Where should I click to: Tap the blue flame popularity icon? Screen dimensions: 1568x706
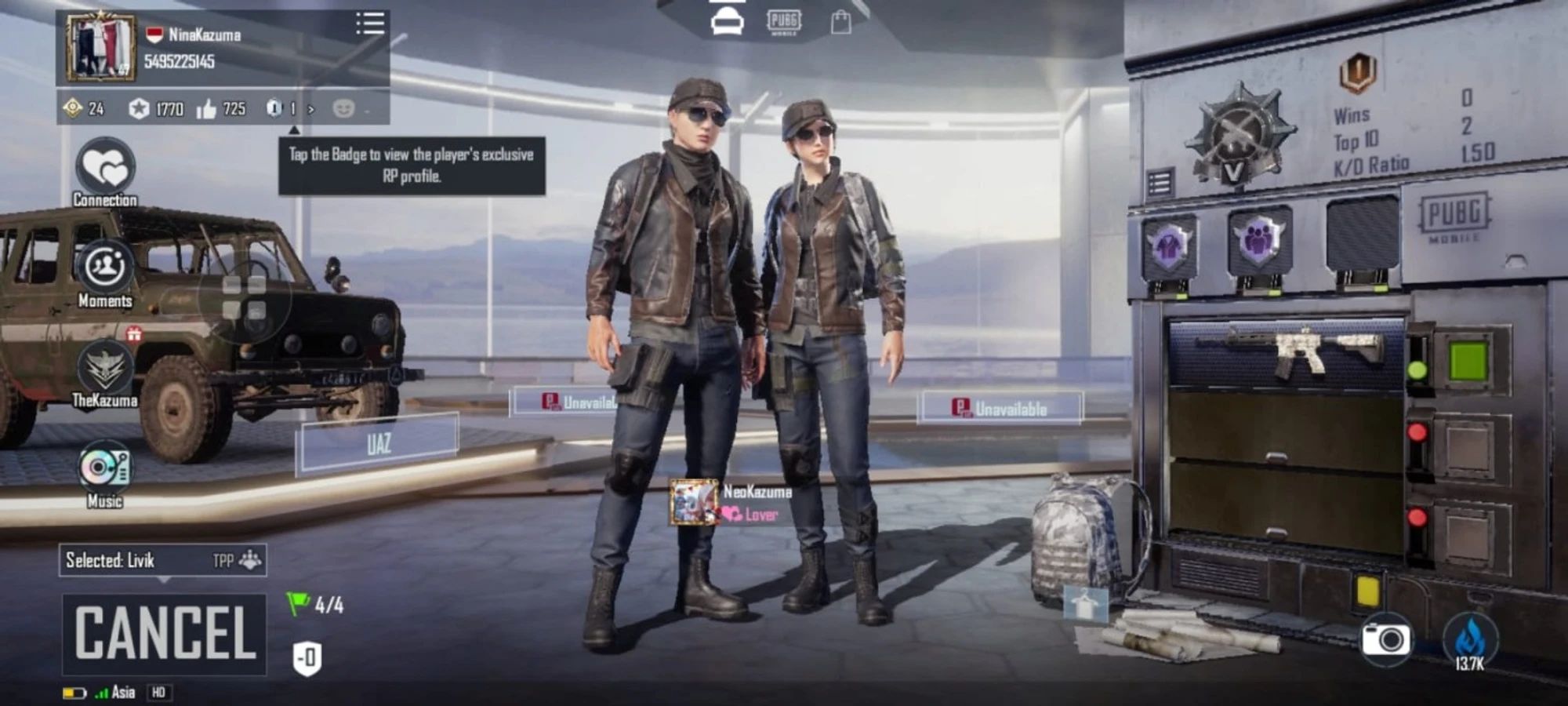1469,639
